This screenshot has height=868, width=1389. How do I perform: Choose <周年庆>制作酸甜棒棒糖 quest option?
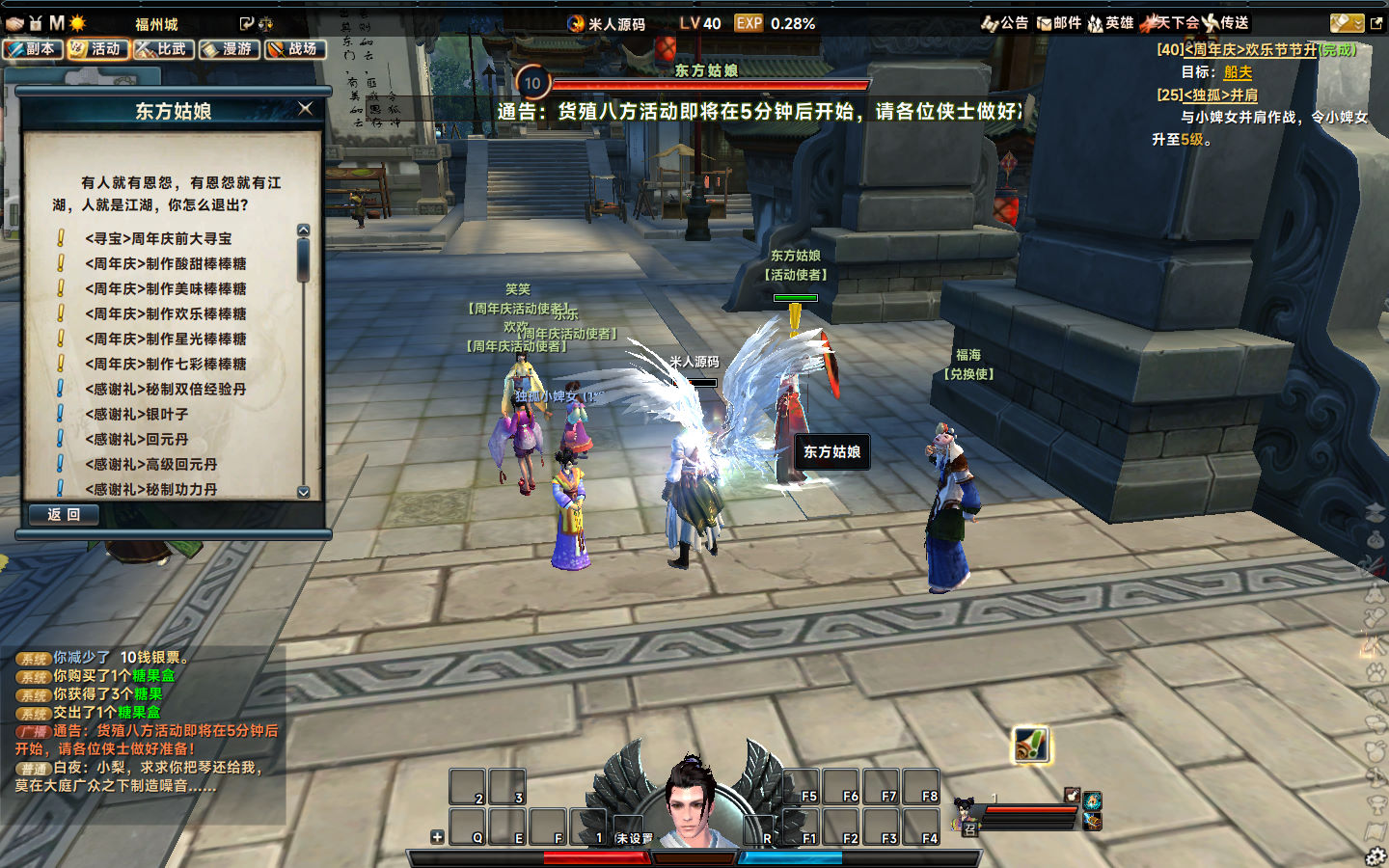(165, 263)
